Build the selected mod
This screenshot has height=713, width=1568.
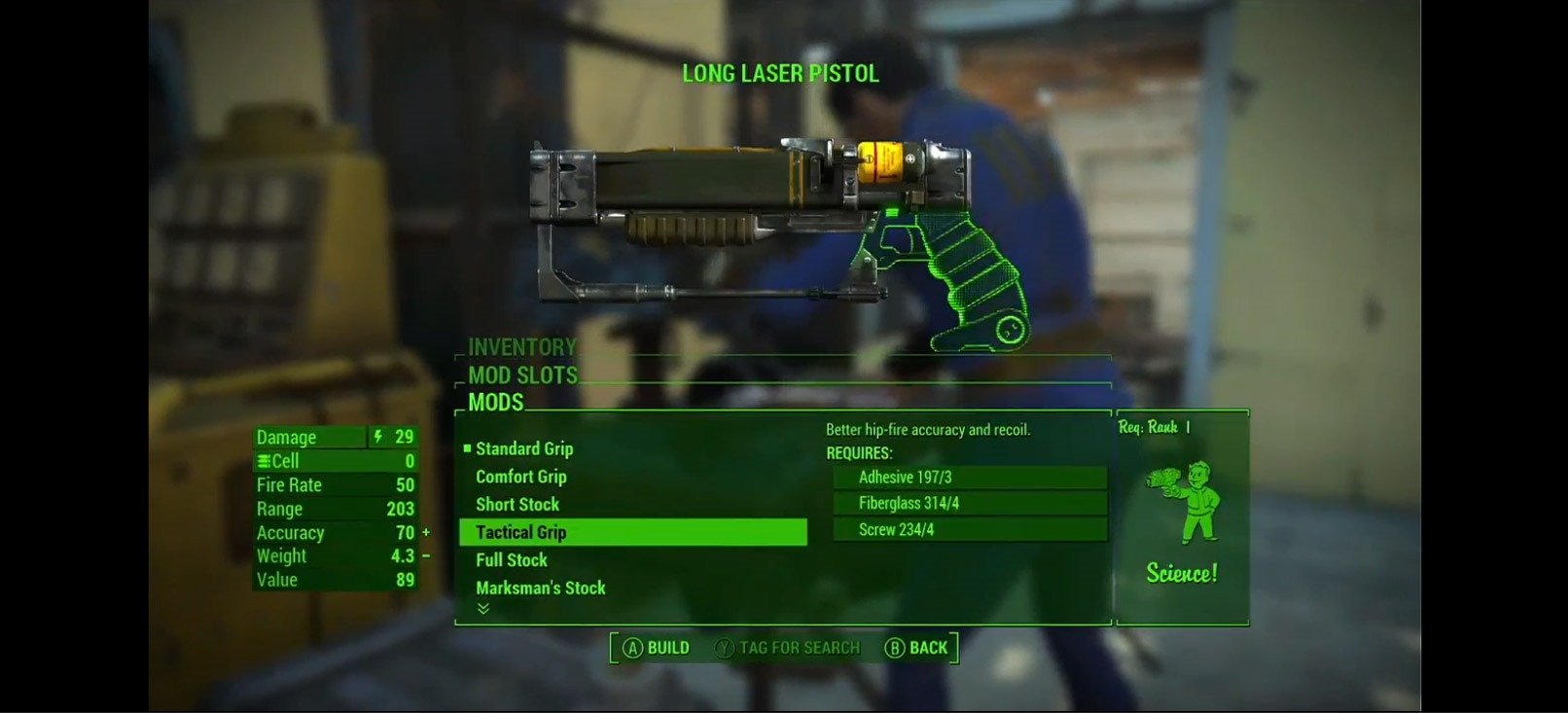(x=657, y=648)
